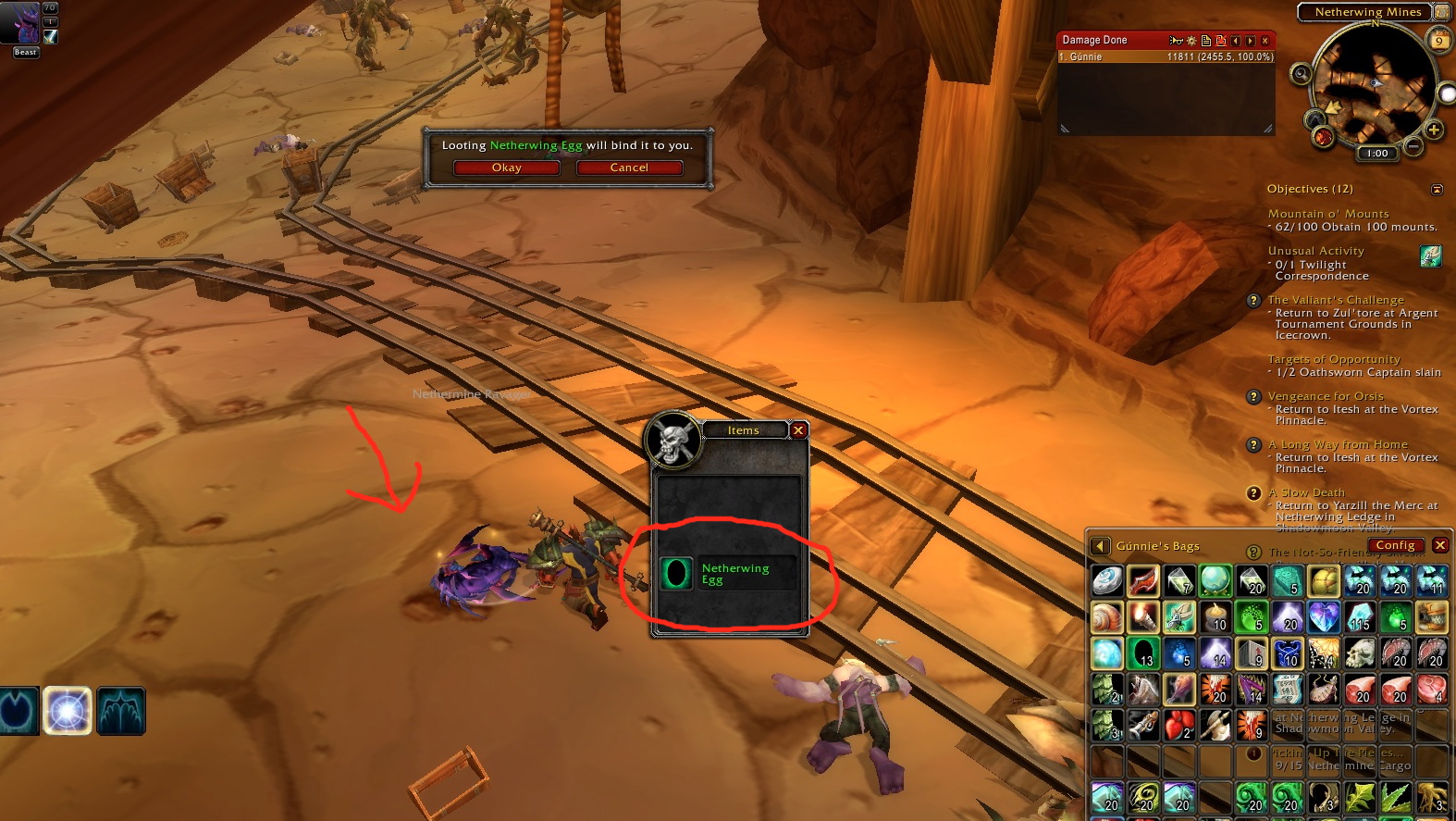Switch to the Items tab of the loot window
Image resolution: width=1456 pixels, height=821 pixels.
[x=743, y=429]
